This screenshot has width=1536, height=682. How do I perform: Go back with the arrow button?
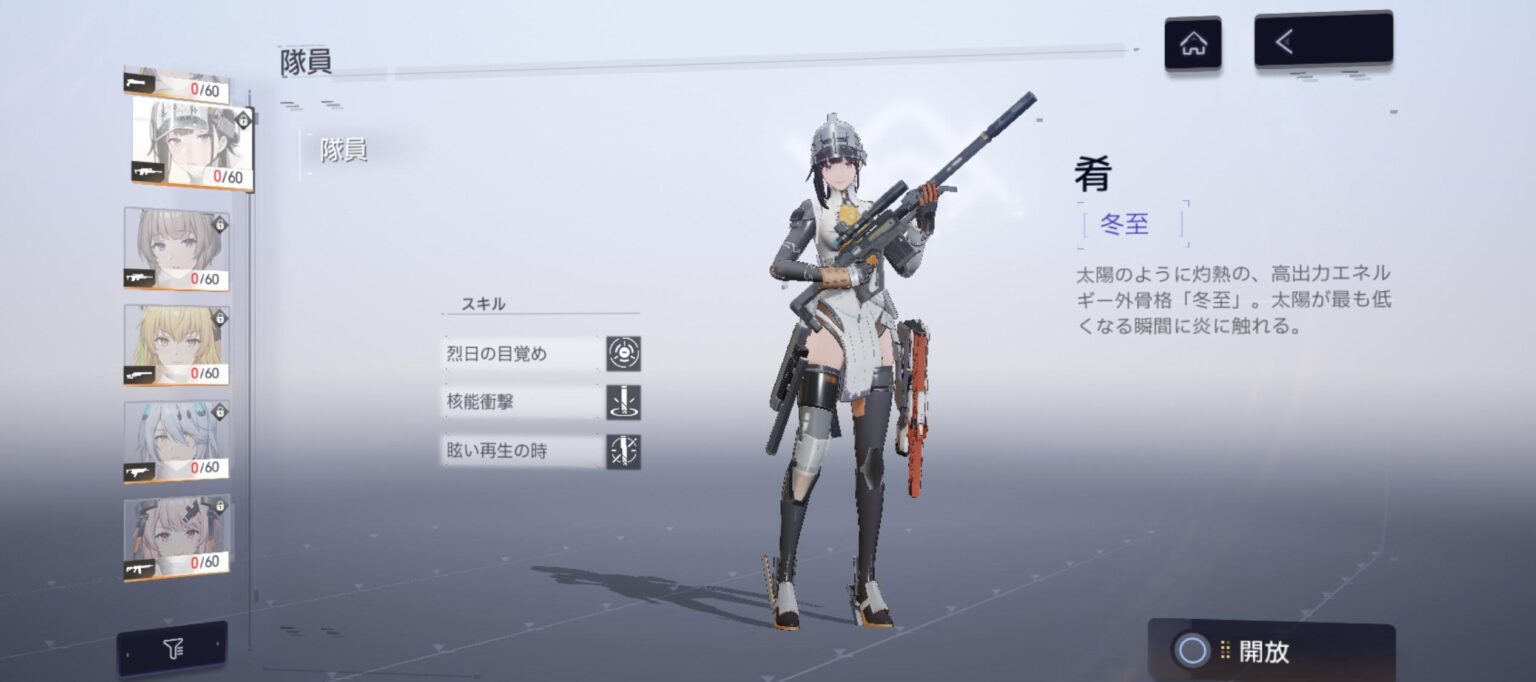pyautogui.click(x=1322, y=40)
